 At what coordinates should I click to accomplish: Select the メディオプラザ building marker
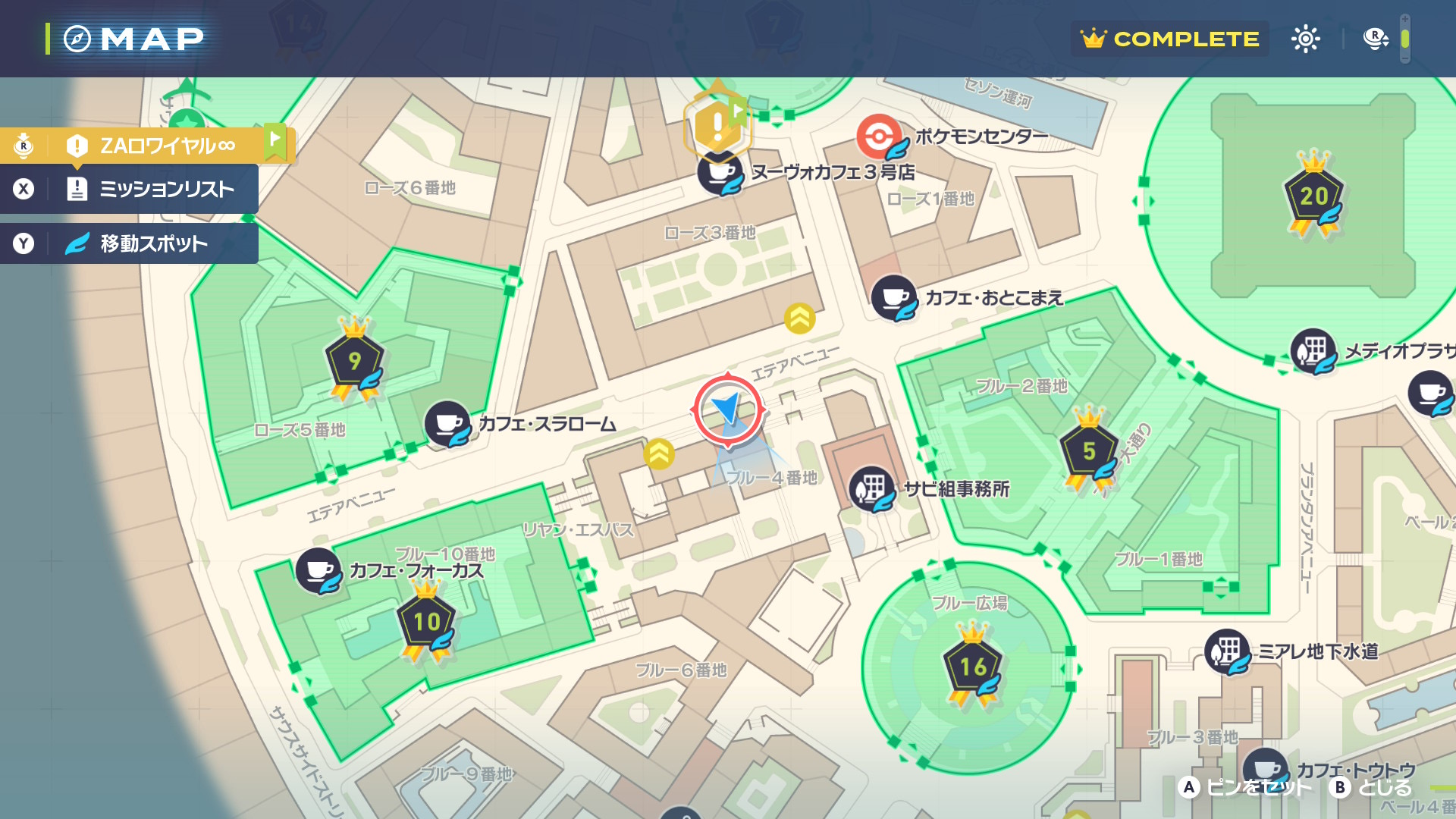coord(1313,351)
